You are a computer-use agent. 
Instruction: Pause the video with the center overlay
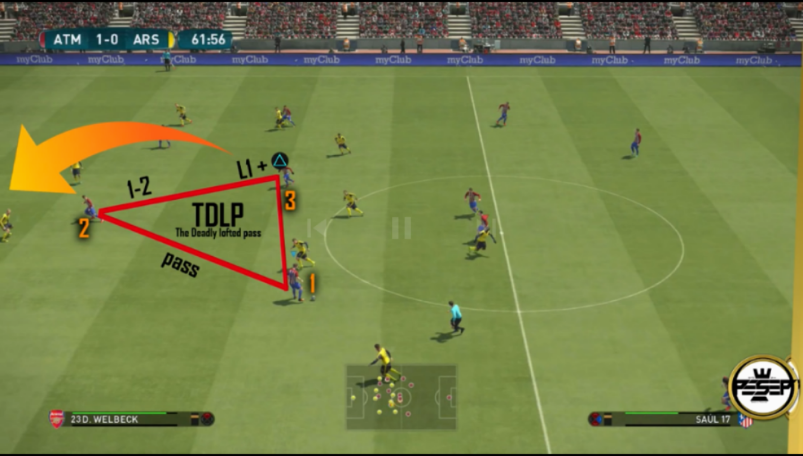[x=401, y=228]
